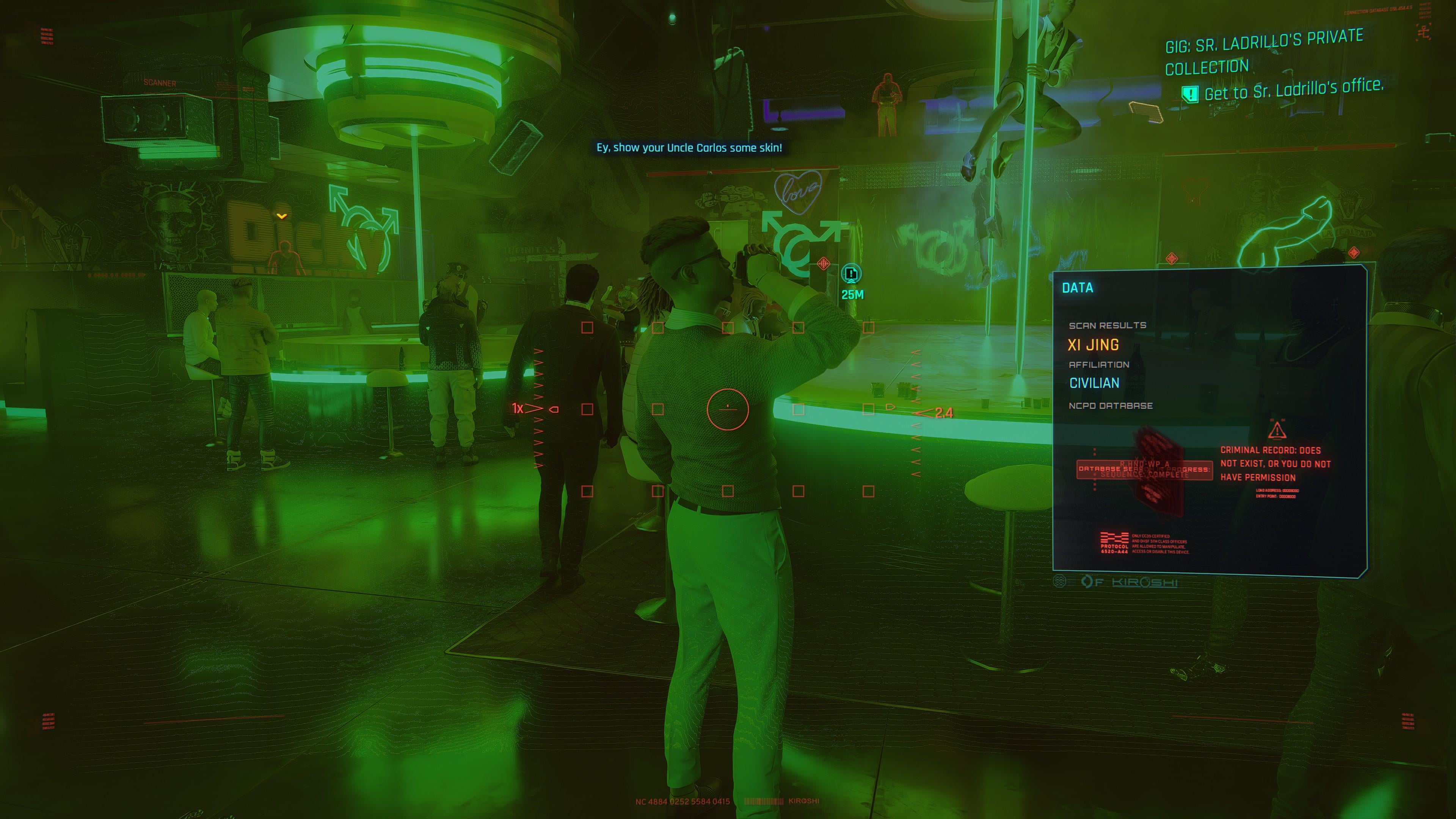Click the Get to Sr. Ladrillo's office objective
The height and width of the screenshot is (819, 1456).
[1293, 90]
